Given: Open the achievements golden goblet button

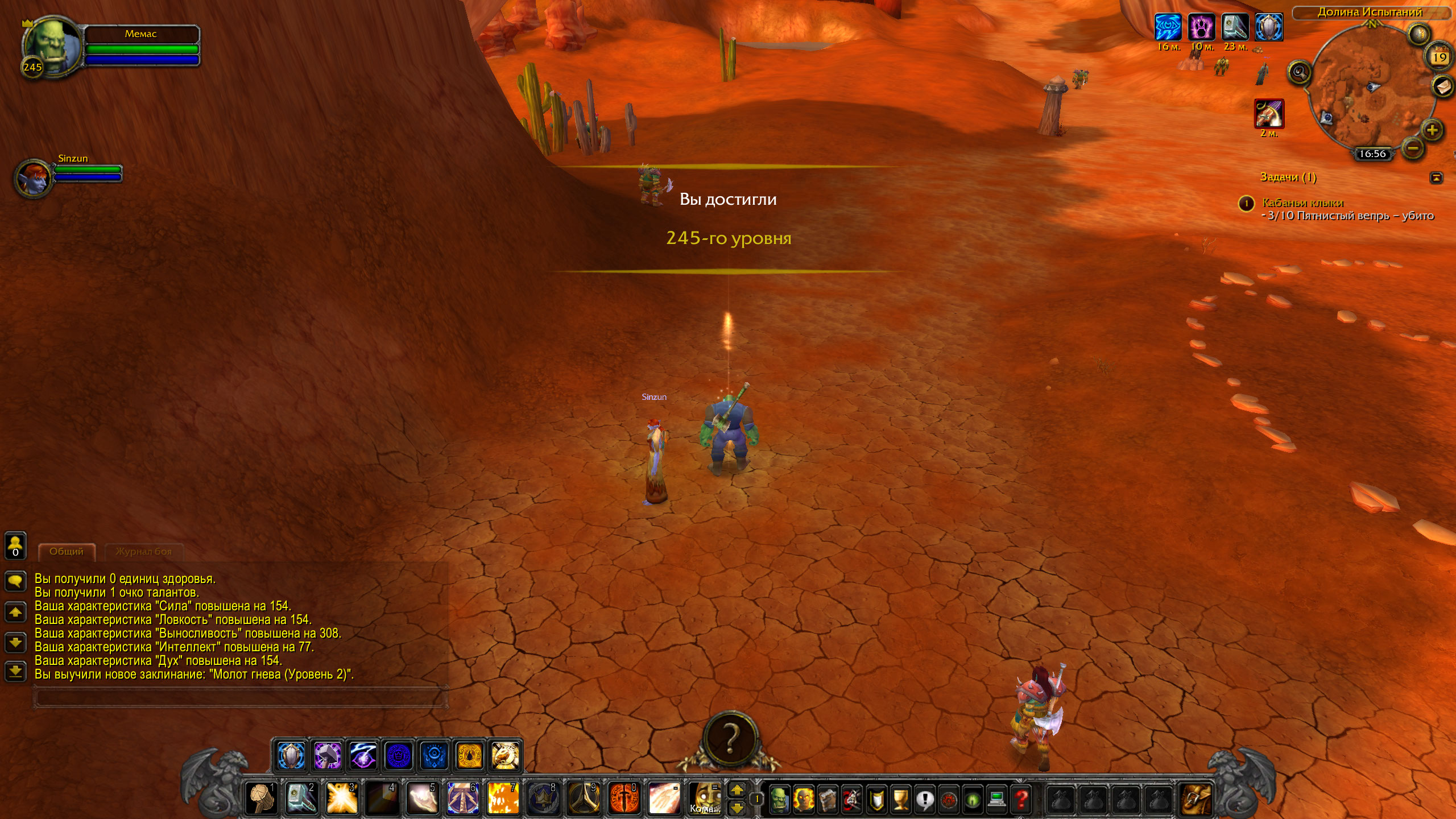Looking at the screenshot, I should coord(900,799).
